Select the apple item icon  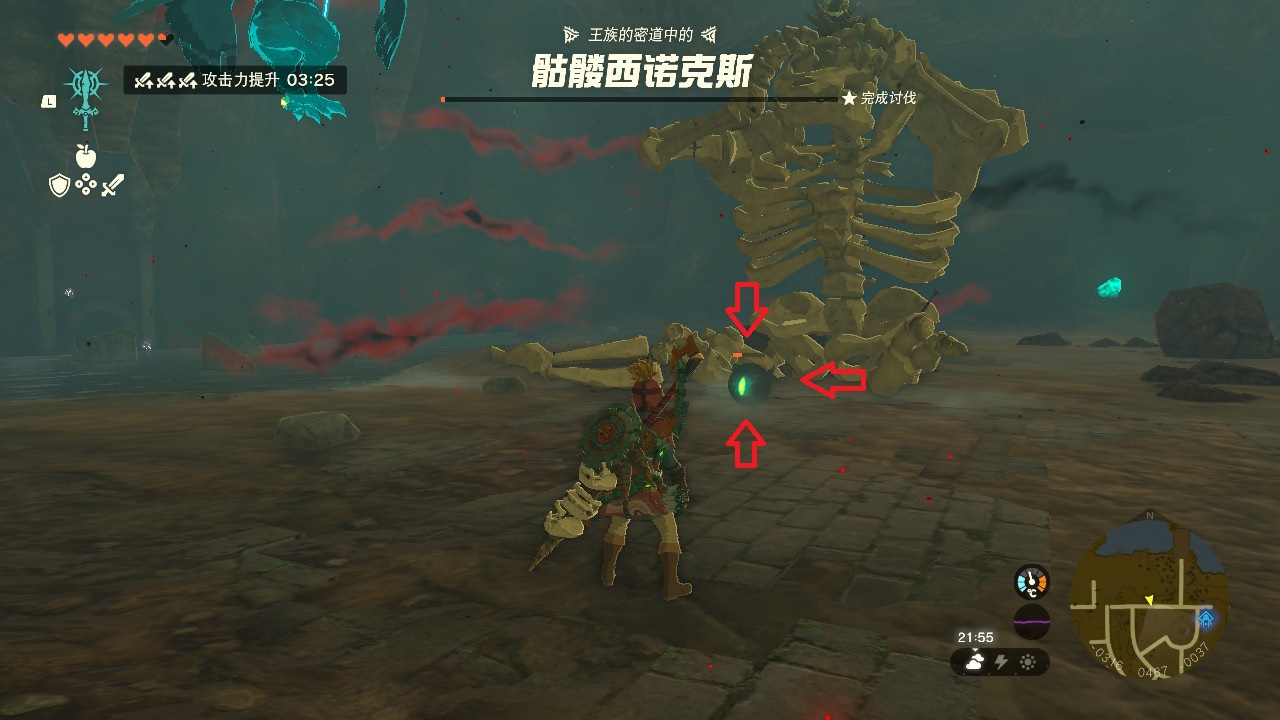[85, 156]
